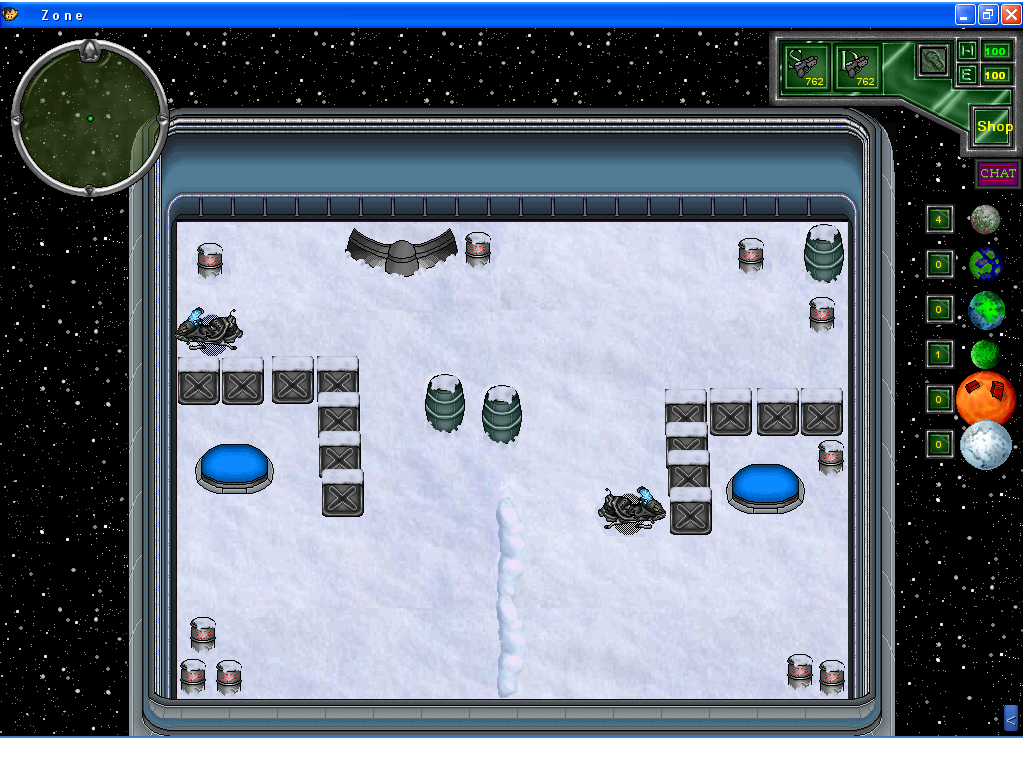Select the bright green and blue planet

pyautogui.click(x=986, y=310)
